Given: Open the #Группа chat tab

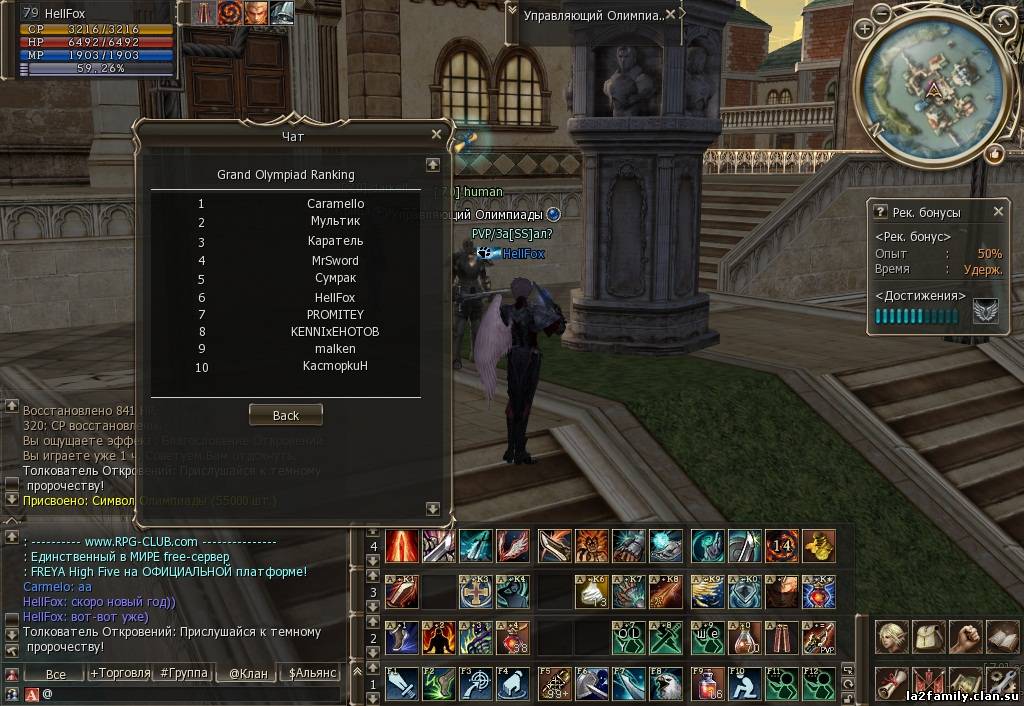Looking at the screenshot, I should point(185,673).
